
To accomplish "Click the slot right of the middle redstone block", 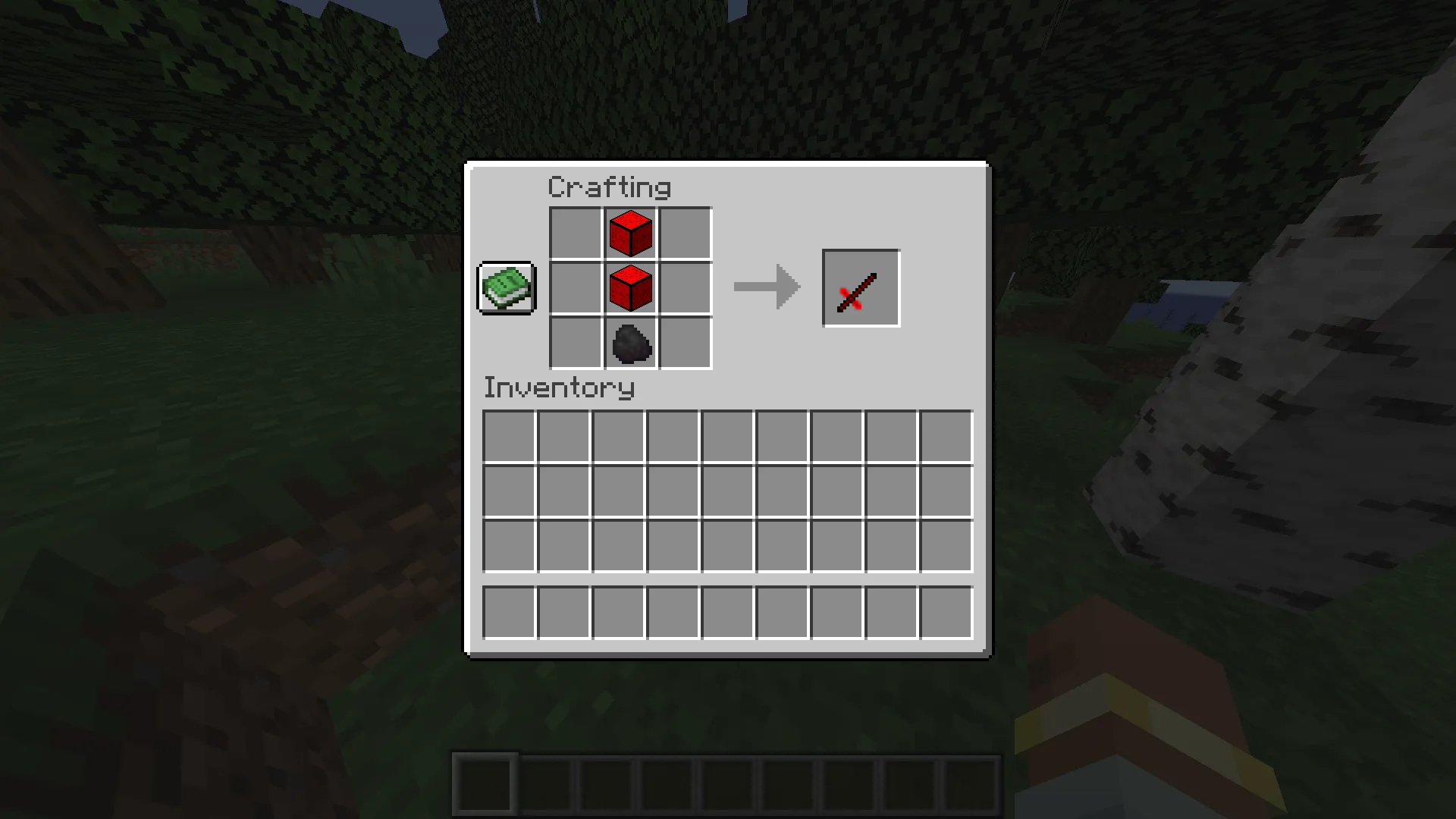I will tap(686, 288).
